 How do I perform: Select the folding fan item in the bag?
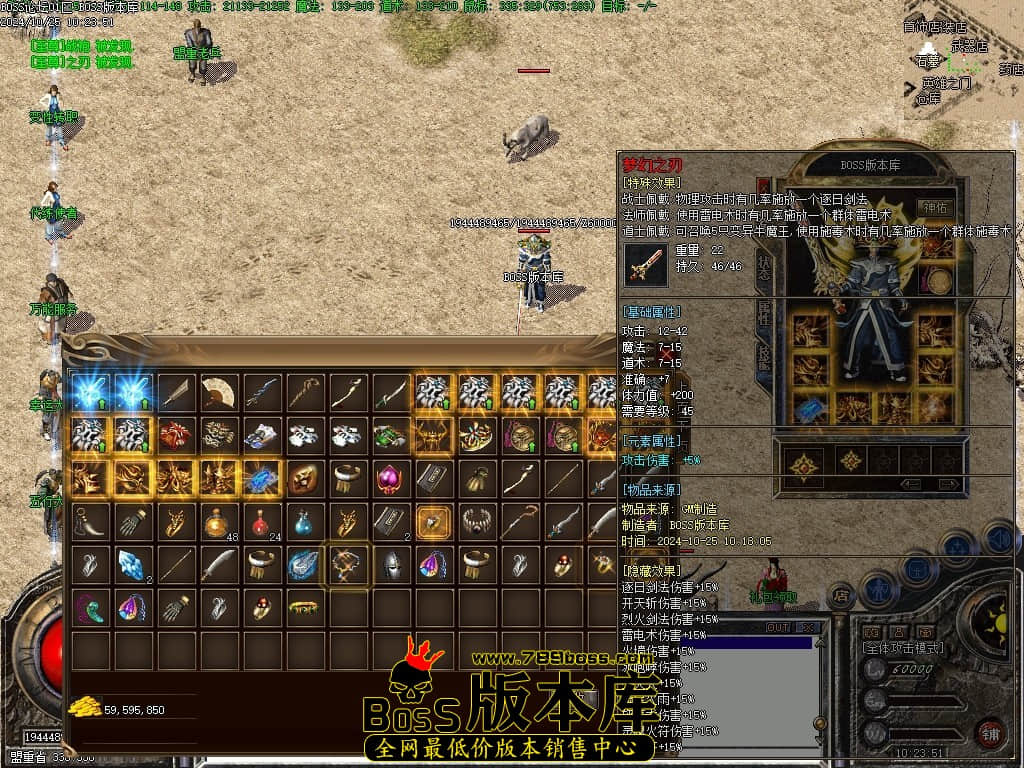pyautogui.click(x=219, y=392)
